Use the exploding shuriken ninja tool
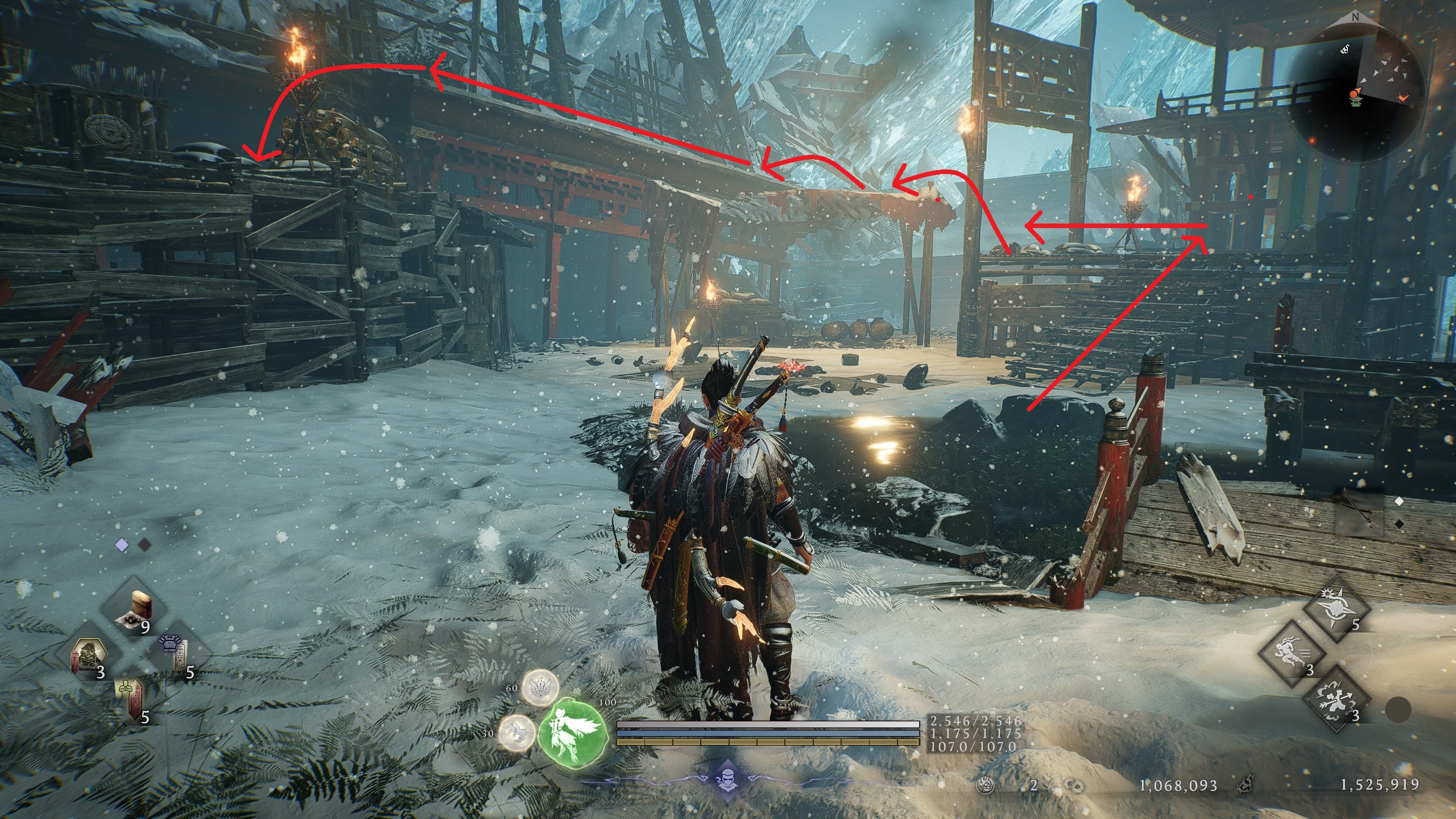The image size is (1456, 819). [x=1337, y=610]
